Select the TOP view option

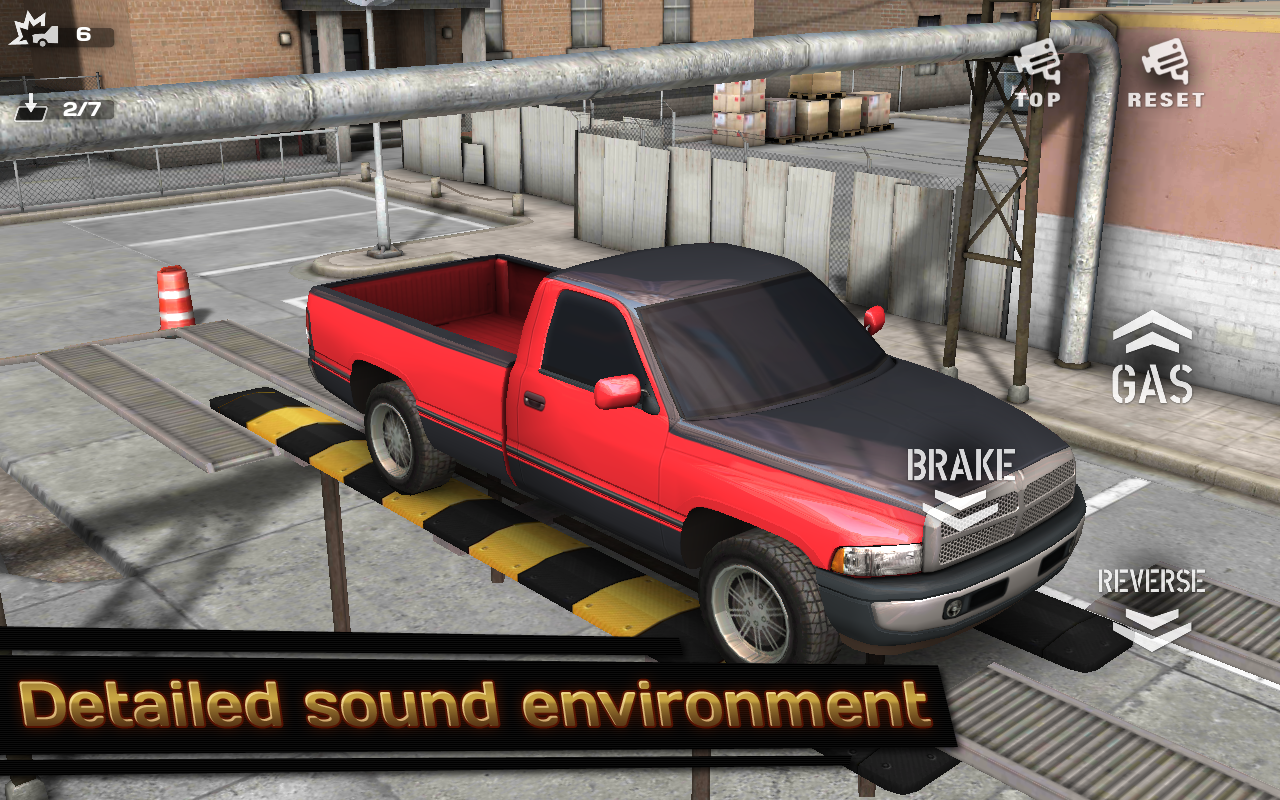coord(1040,98)
